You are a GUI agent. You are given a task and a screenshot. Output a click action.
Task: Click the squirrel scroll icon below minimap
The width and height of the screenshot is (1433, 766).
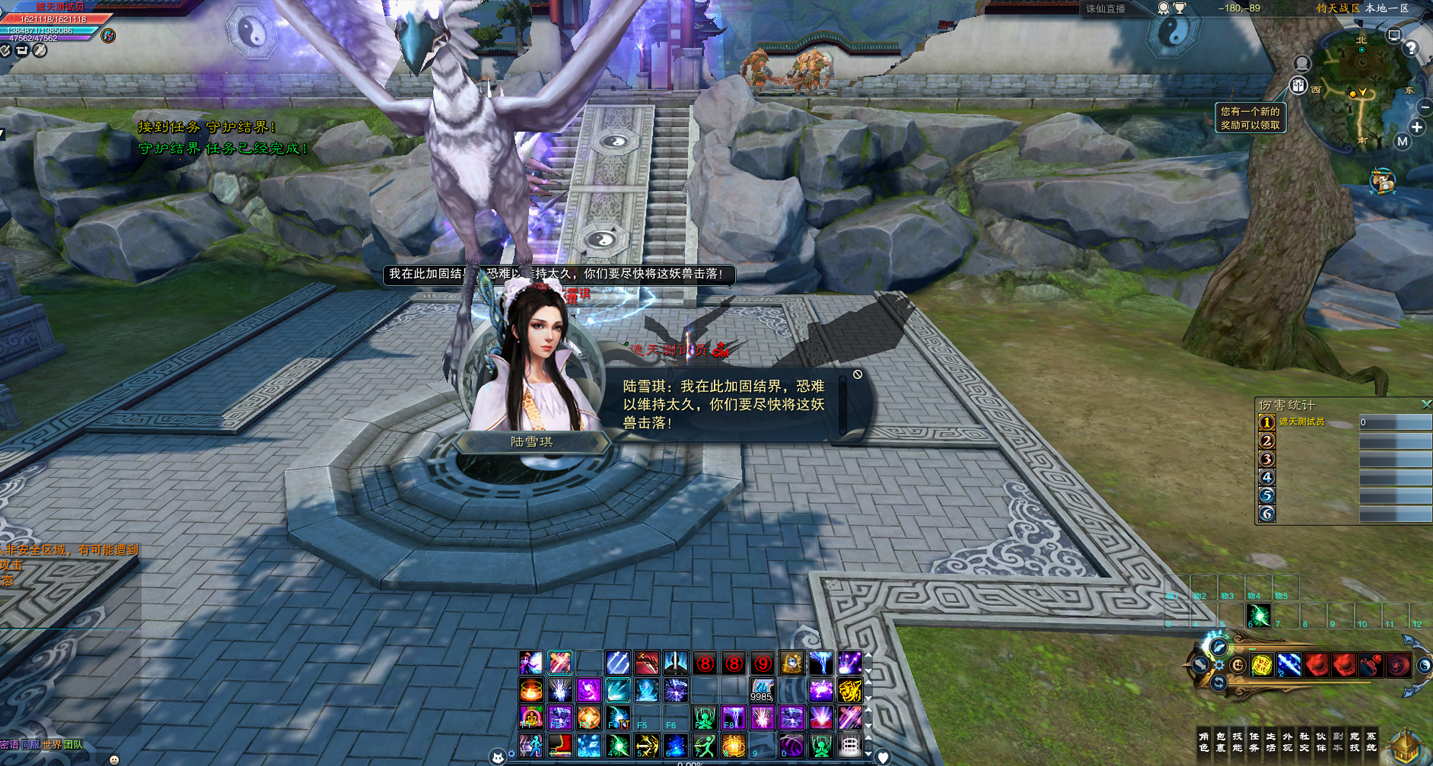1383,181
